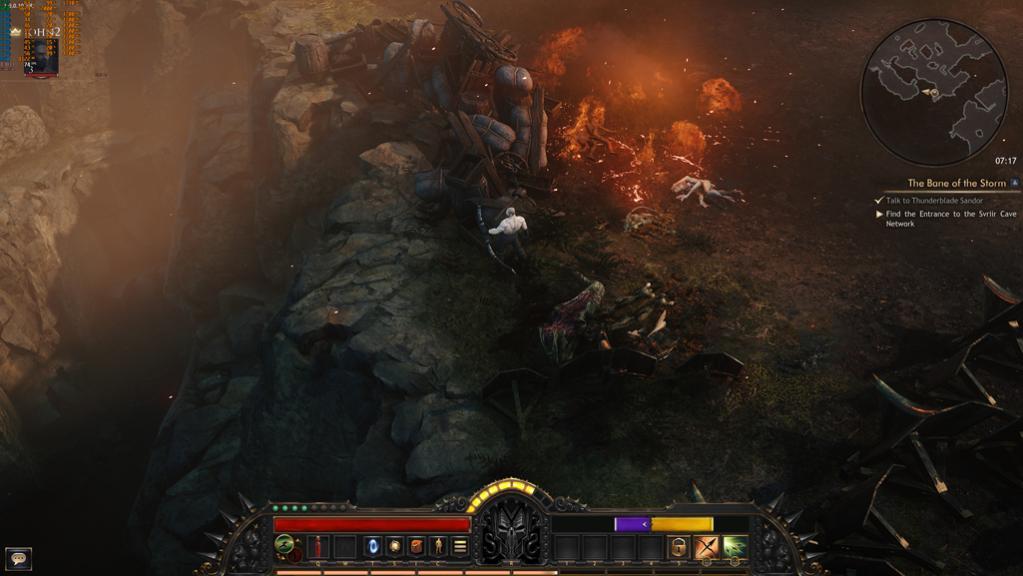
Task: Open the character figure sheet icon
Action: (x=438, y=547)
